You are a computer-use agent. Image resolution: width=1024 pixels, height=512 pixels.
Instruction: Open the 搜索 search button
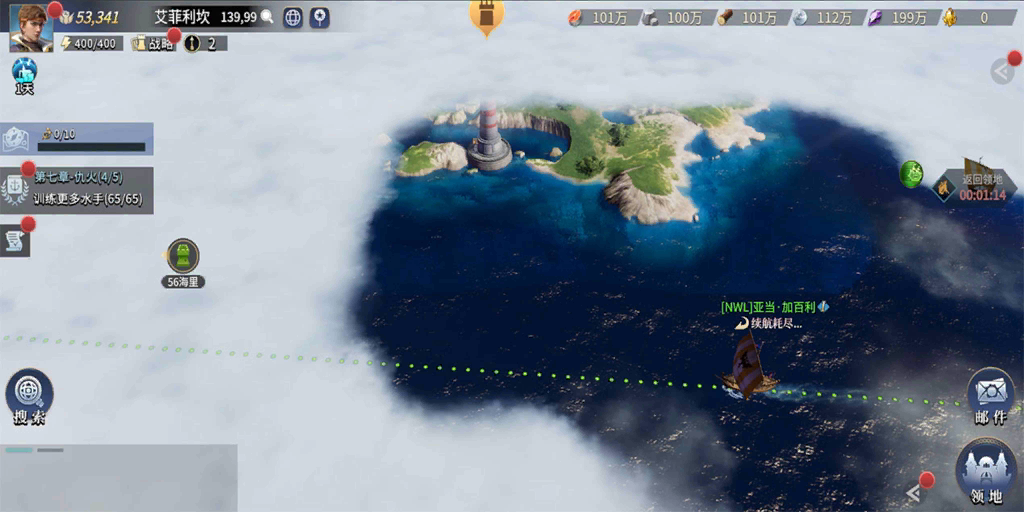[29, 394]
